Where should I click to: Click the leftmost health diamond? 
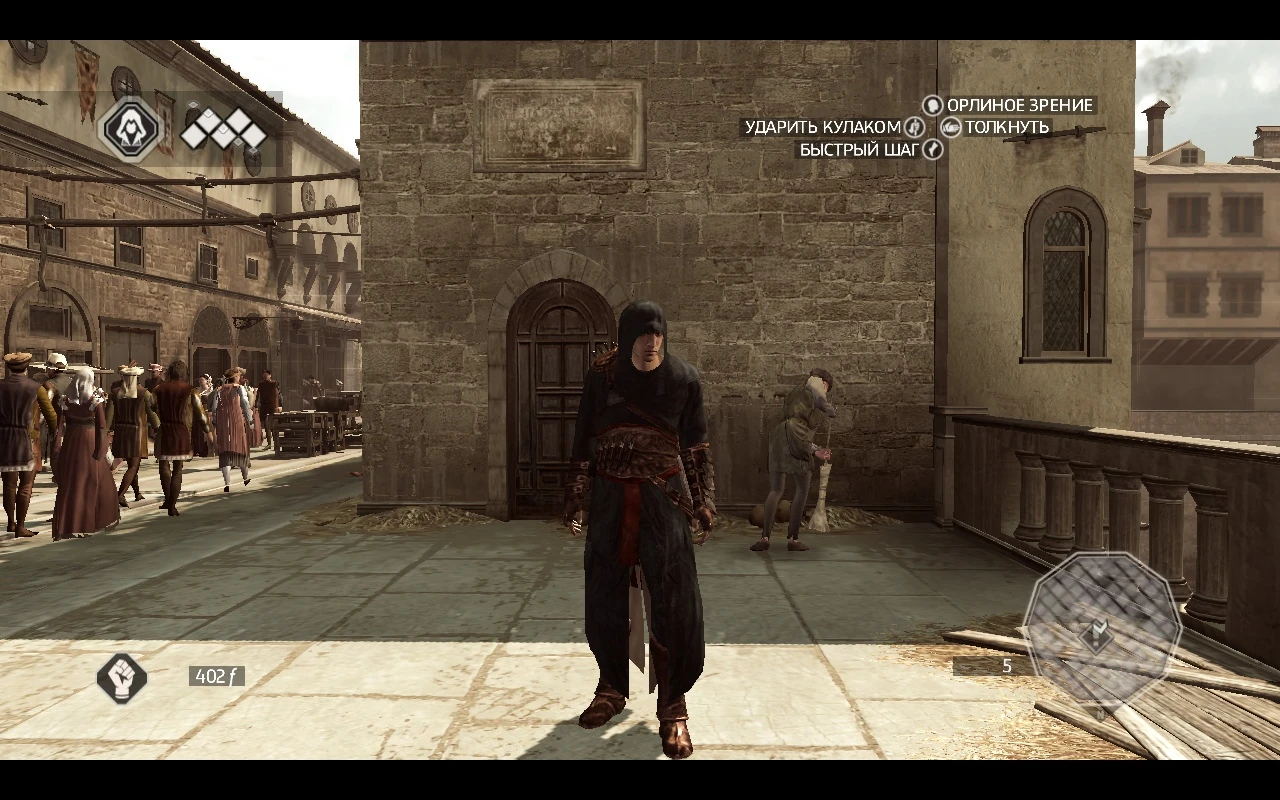tap(194, 134)
